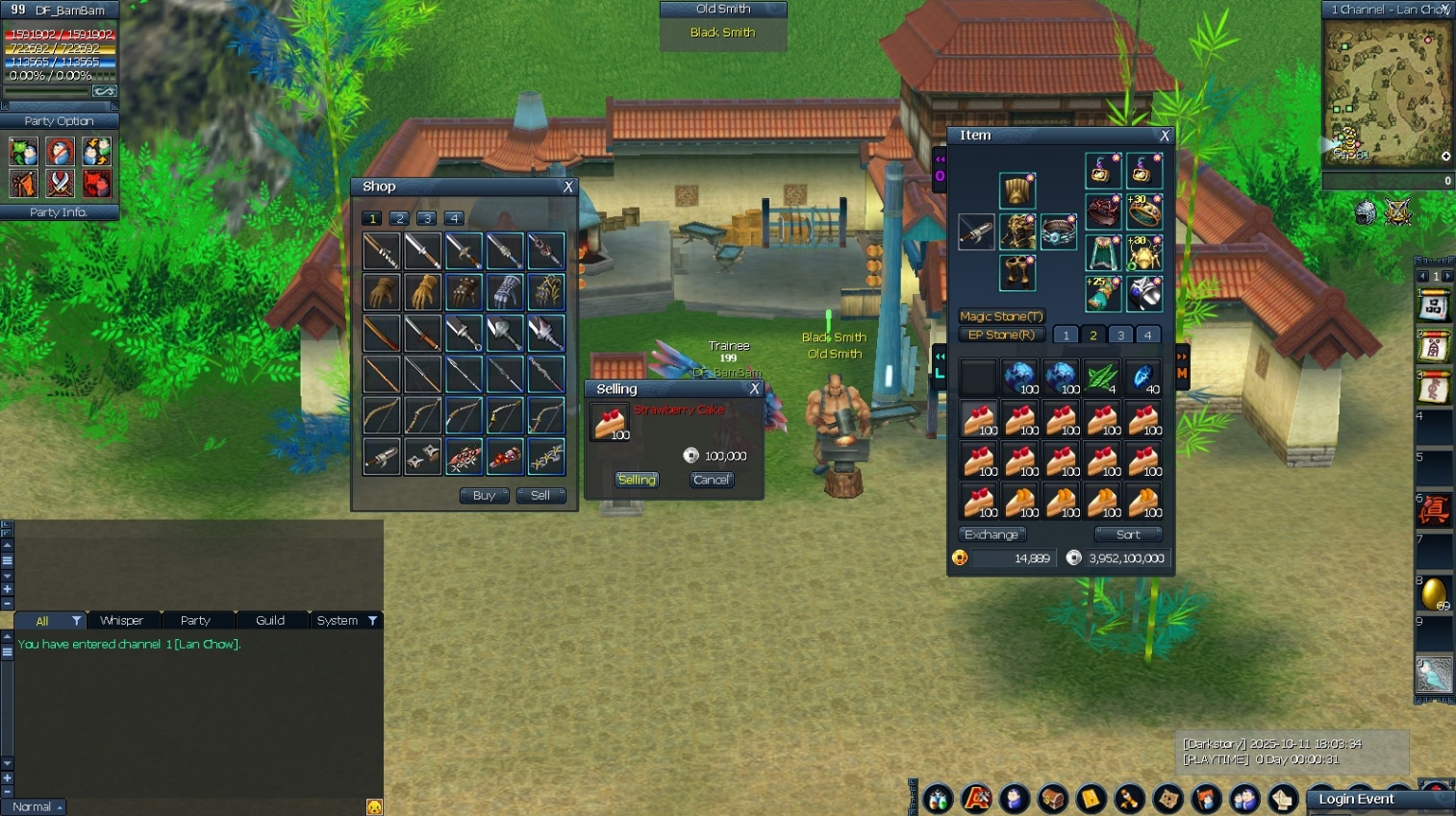Close the Selling dialog
The height and width of the screenshot is (816, 1456).
click(755, 388)
